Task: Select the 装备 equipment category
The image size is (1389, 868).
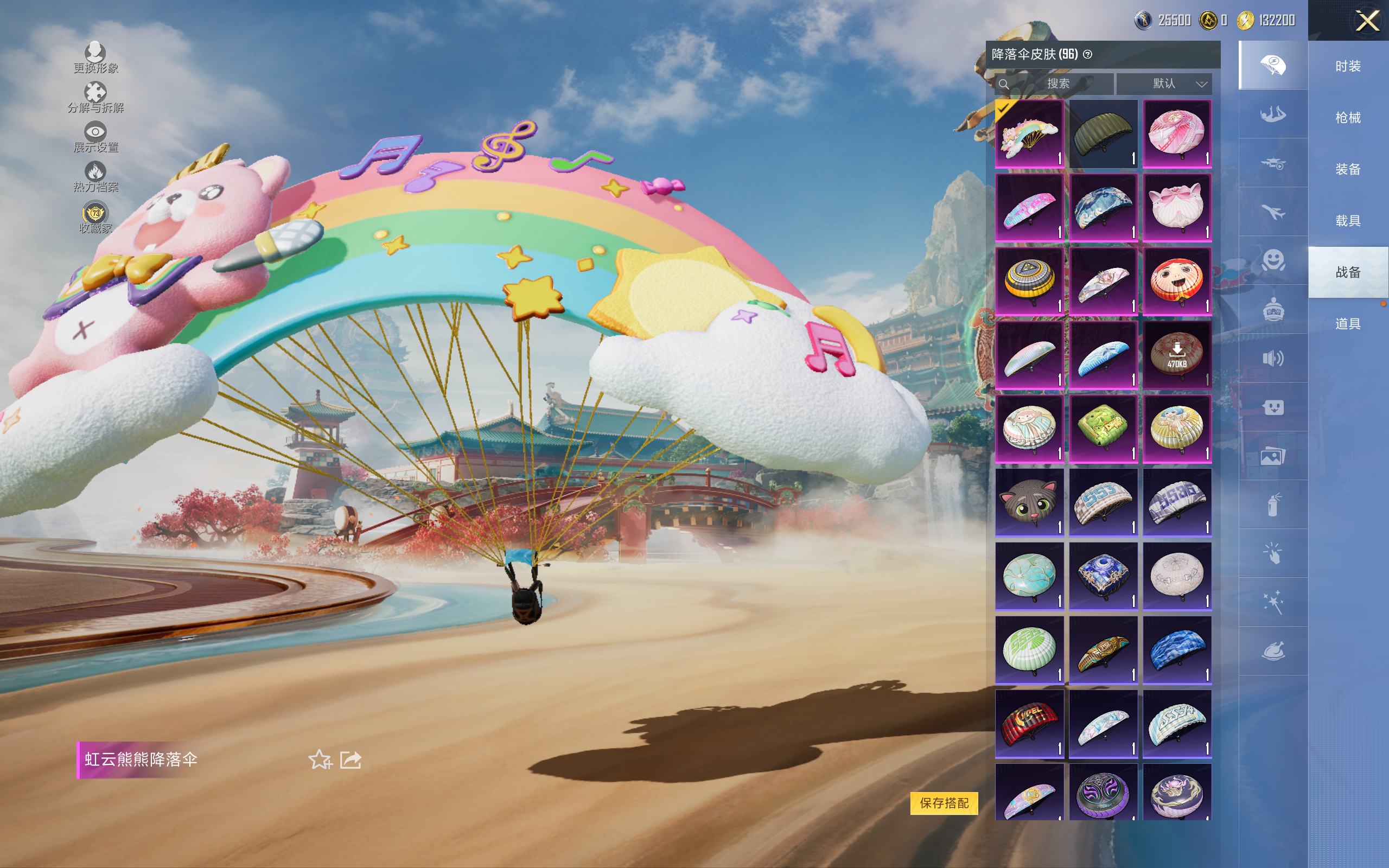Action: pyautogui.click(x=1348, y=169)
